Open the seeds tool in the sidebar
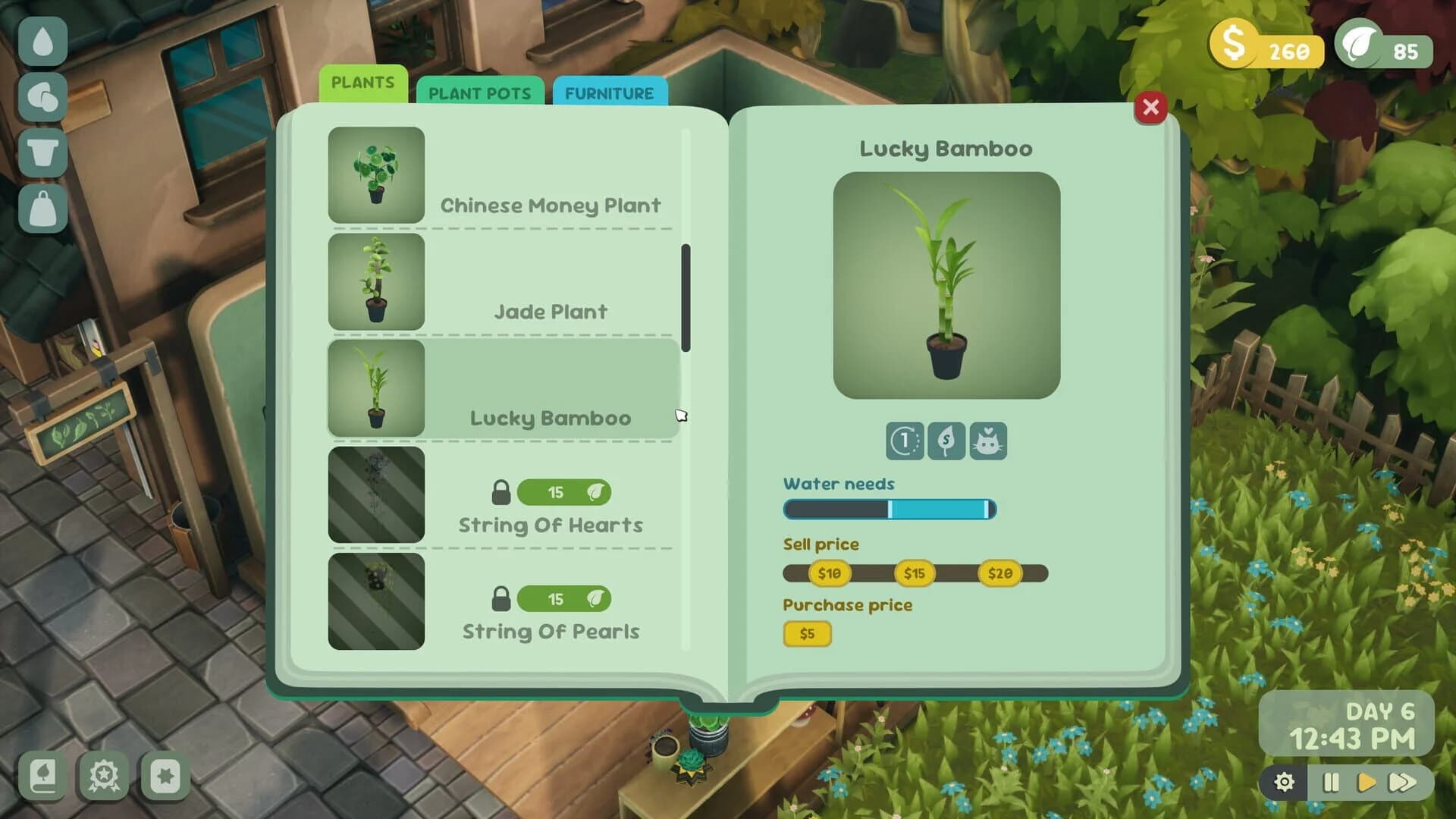The width and height of the screenshot is (1456, 819). click(43, 94)
